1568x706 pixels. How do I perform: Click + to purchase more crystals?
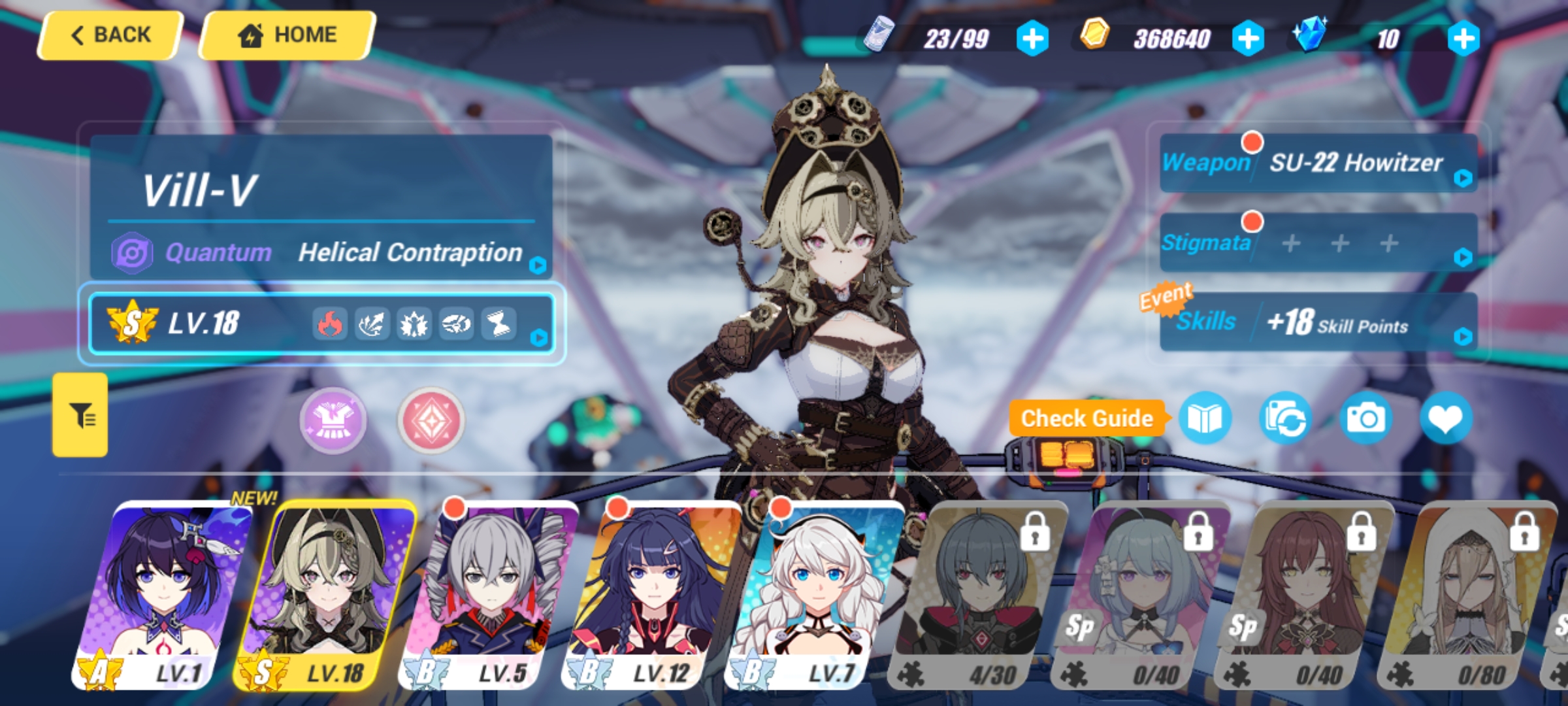pos(1465,37)
